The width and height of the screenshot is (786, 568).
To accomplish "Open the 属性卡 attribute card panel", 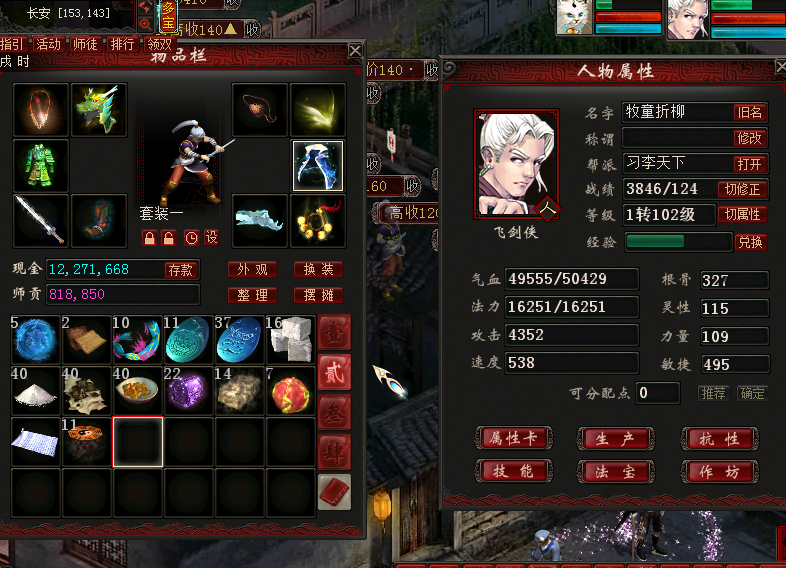I will pos(513,438).
